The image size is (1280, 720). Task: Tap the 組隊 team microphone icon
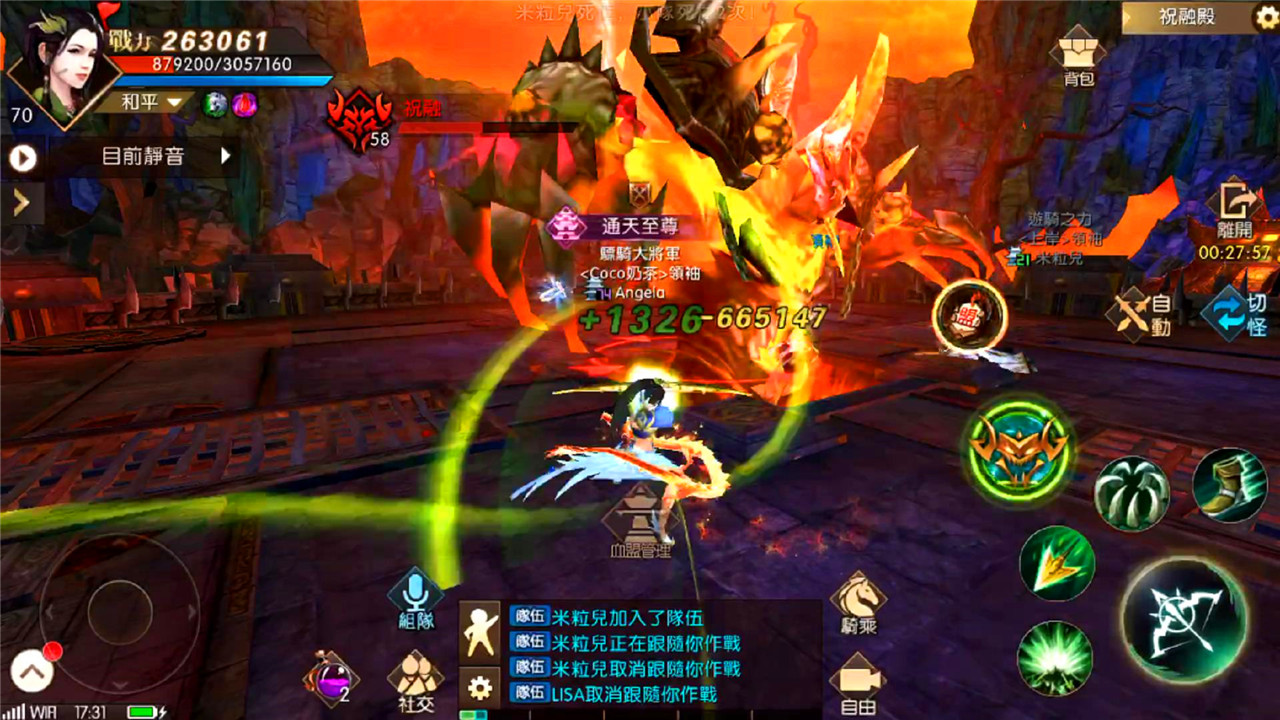pos(414,600)
